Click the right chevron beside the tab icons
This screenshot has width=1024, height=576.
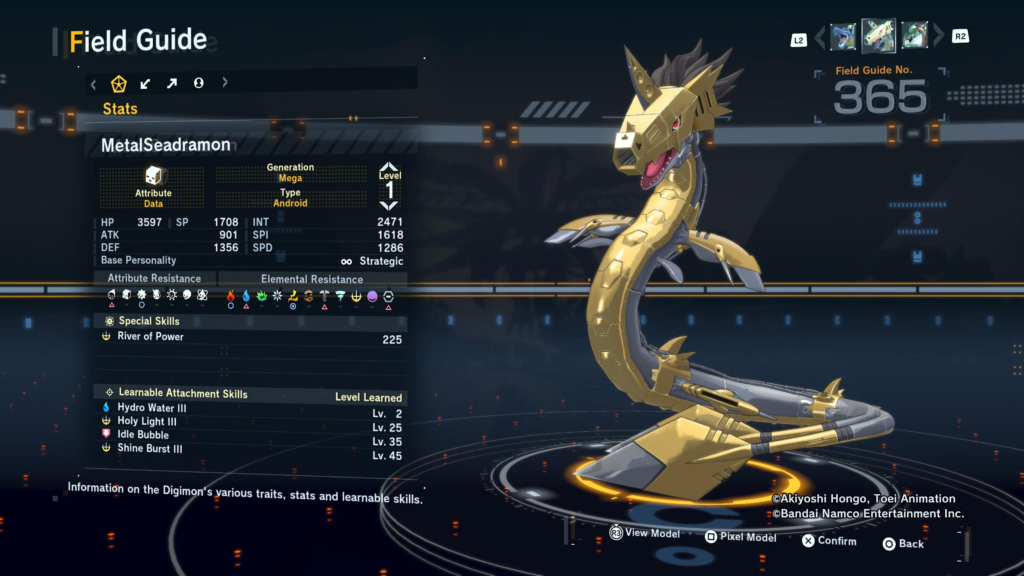pyautogui.click(x=224, y=83)
